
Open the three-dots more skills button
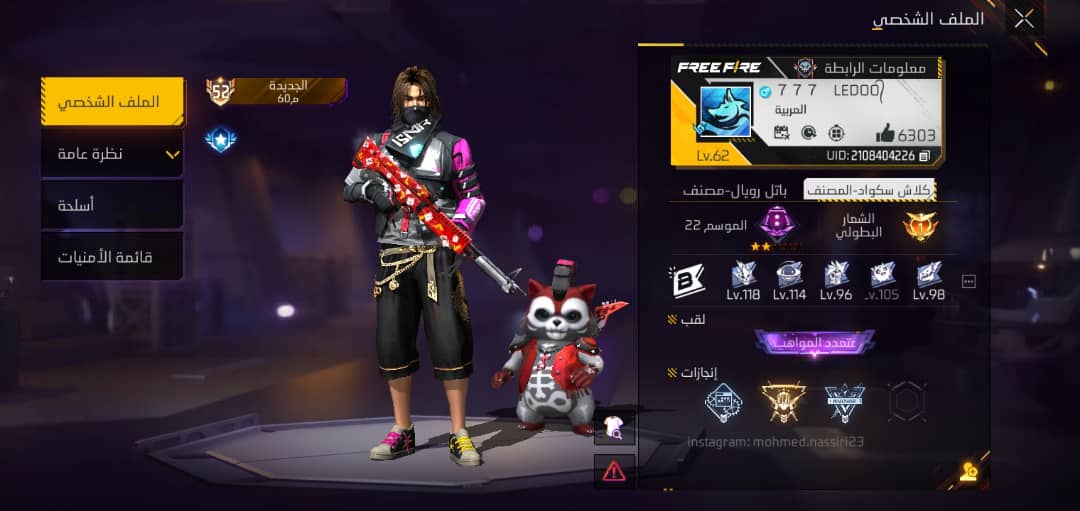(x=968, y=282)
